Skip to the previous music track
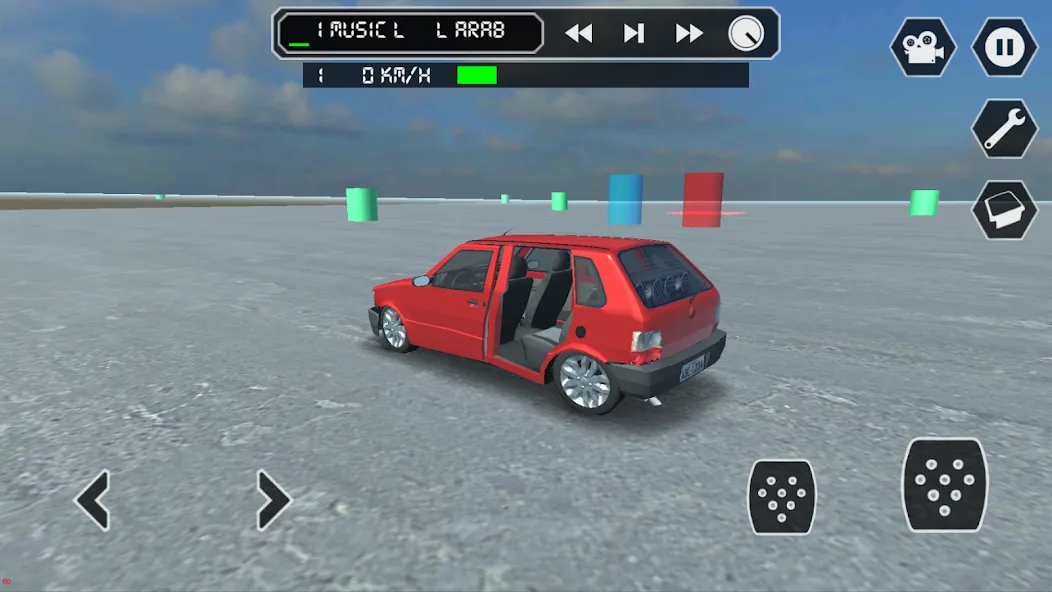The width and height of the screenshot is (1052, 592). click(578, 33)
